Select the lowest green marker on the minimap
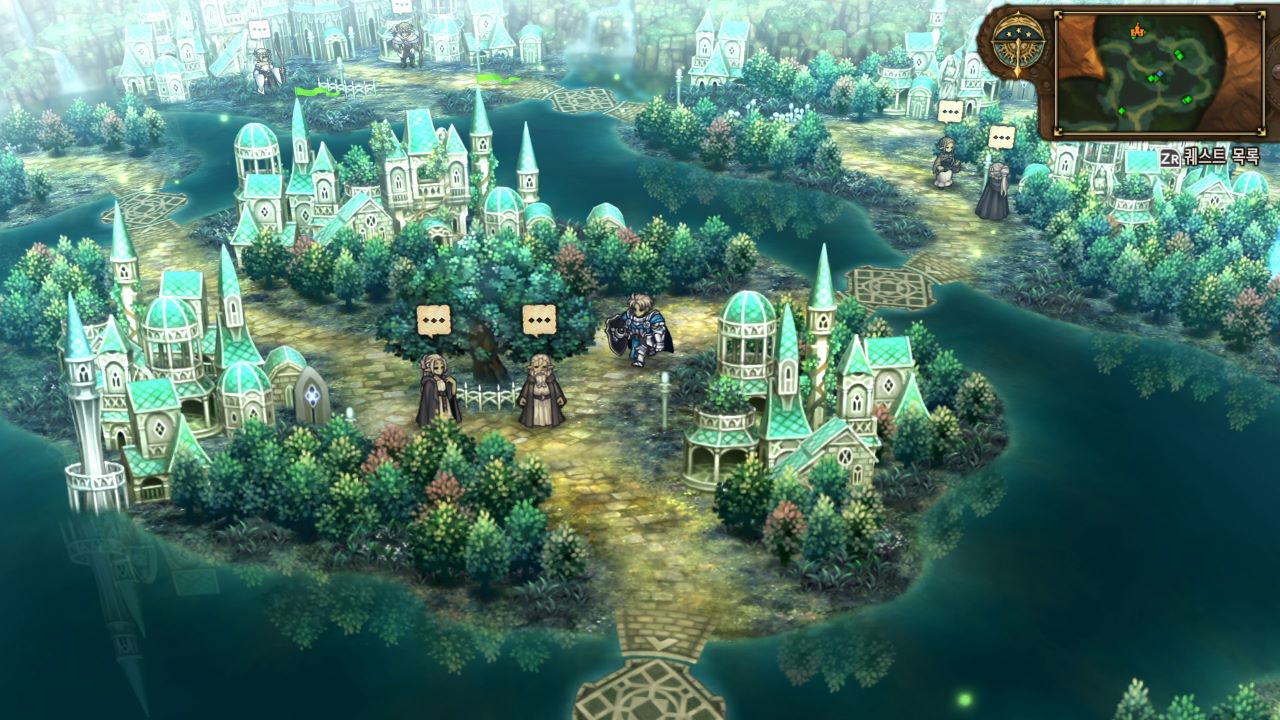Screen dimensions: 1280x720 pos(1122,110)
